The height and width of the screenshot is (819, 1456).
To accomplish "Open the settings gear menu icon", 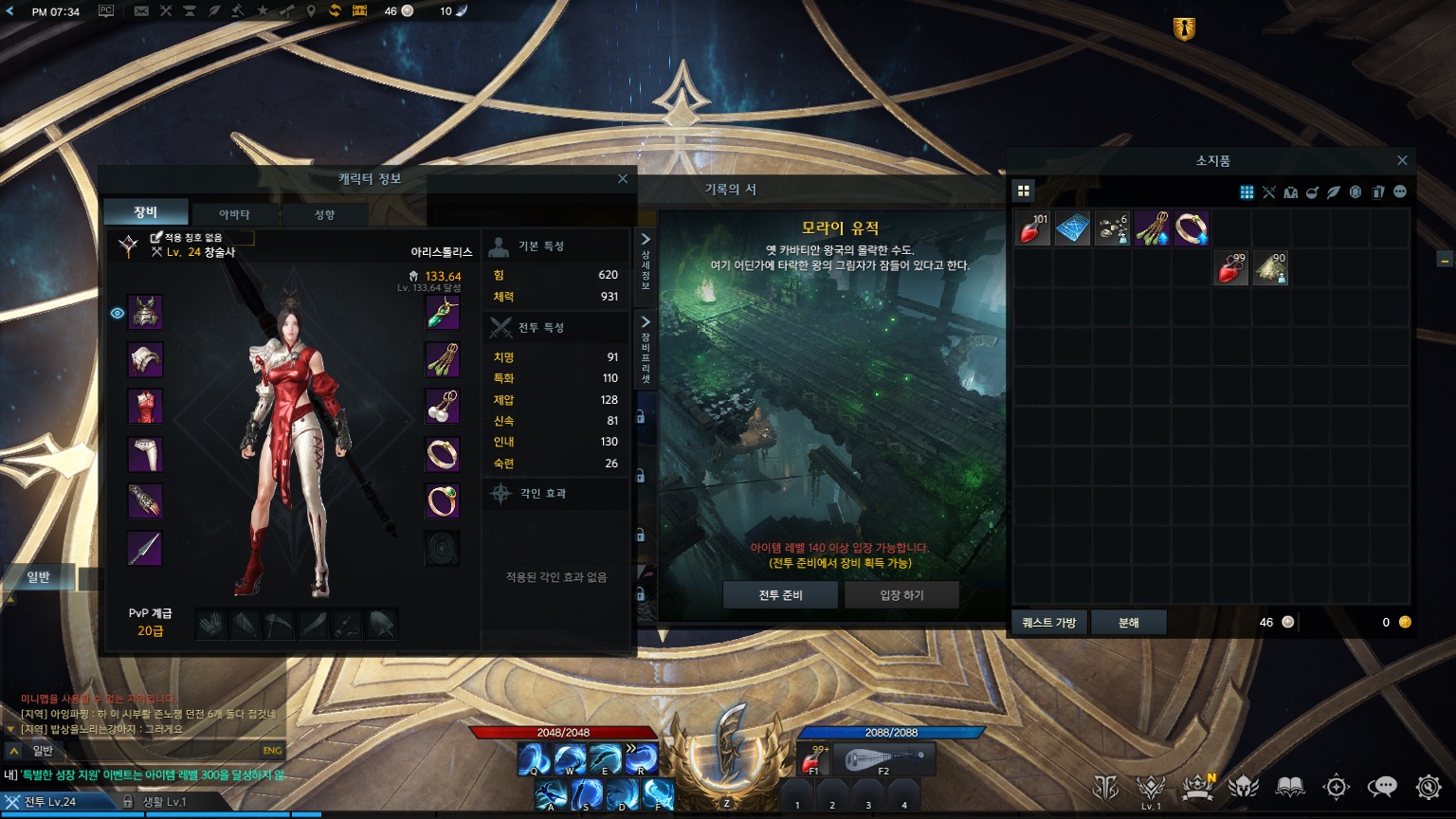I will tap(1429, 786).
